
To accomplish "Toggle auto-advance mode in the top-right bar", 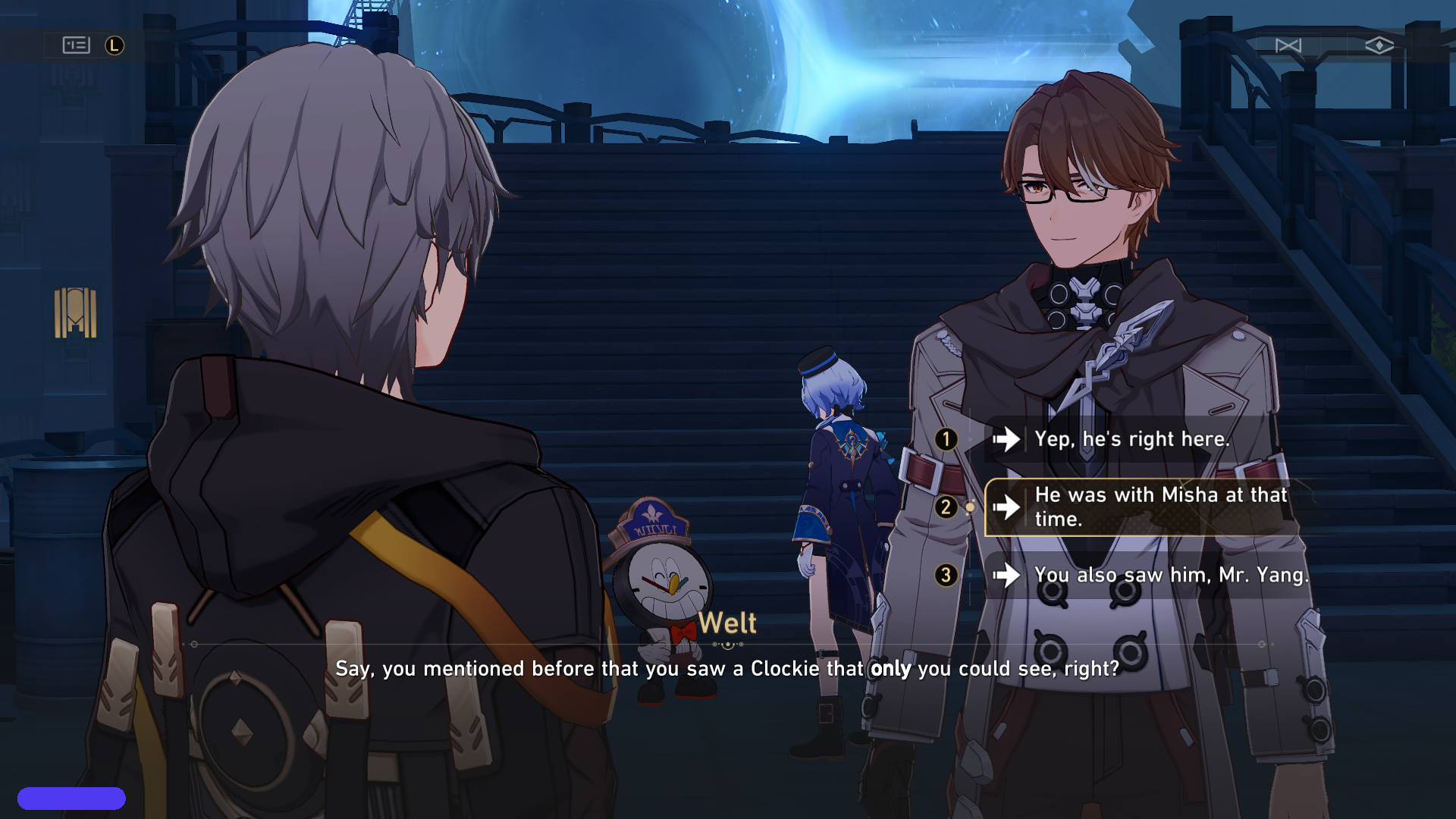I will (x=1289, y=46).
